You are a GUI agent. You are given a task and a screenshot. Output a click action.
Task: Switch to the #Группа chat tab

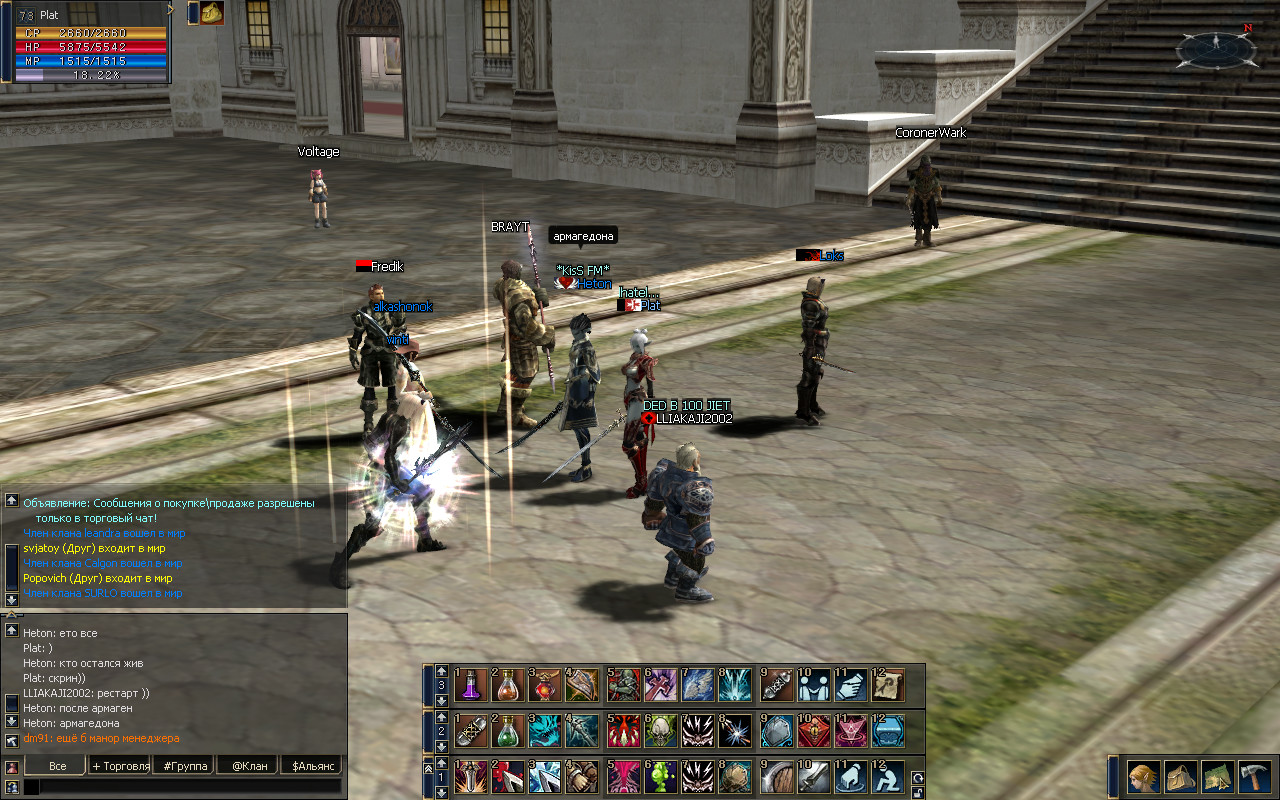tap(186, 766)
